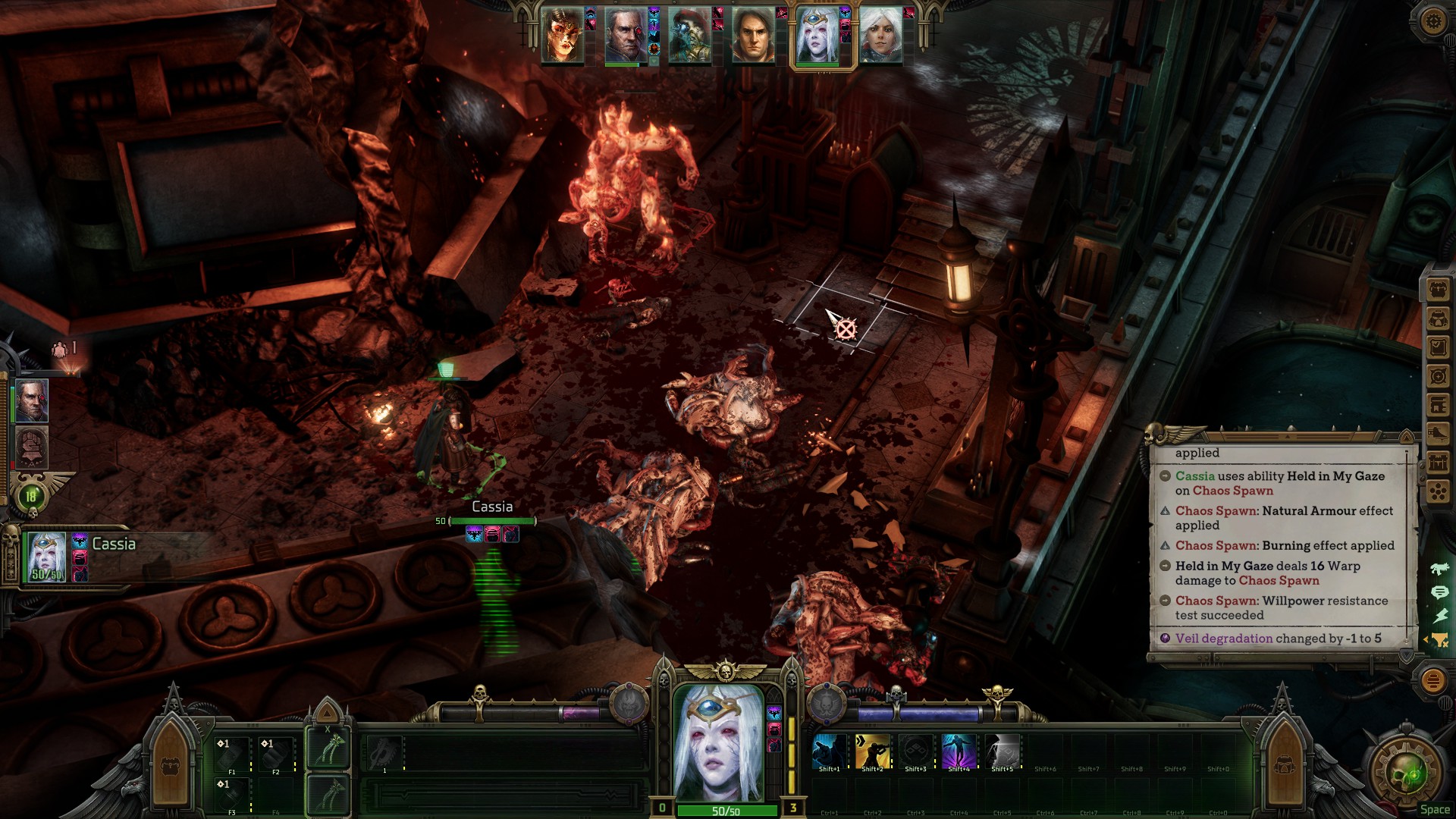Use the purple Shift+4 psychic ability
The height and width of the screenshot is (819, 1456).
pyautogui.click(x=959, y=752)
